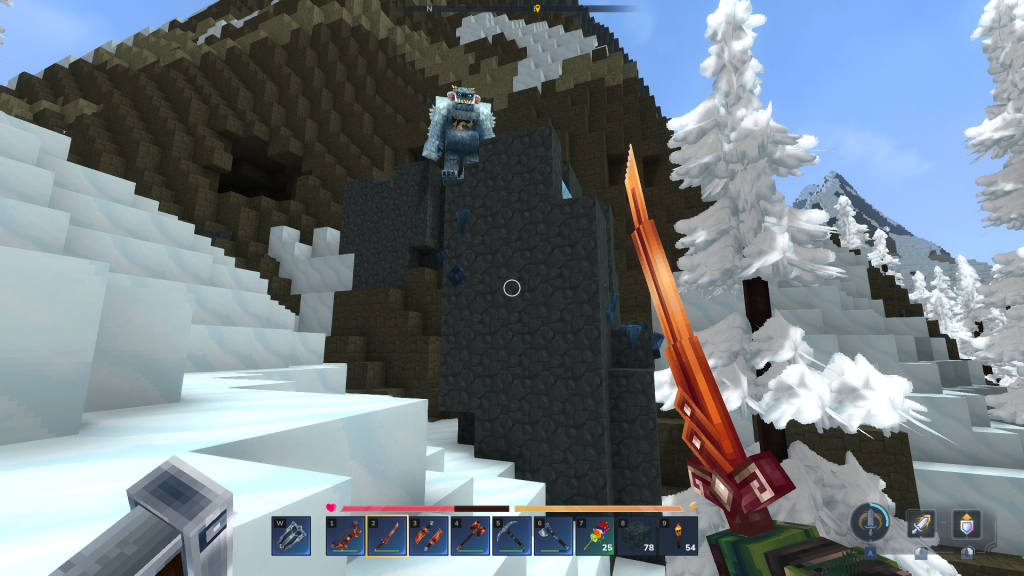The height and width of the screenshot is (576, 1024).
Task: Activate the circular sword signature ability
Action: coord(871,522)
